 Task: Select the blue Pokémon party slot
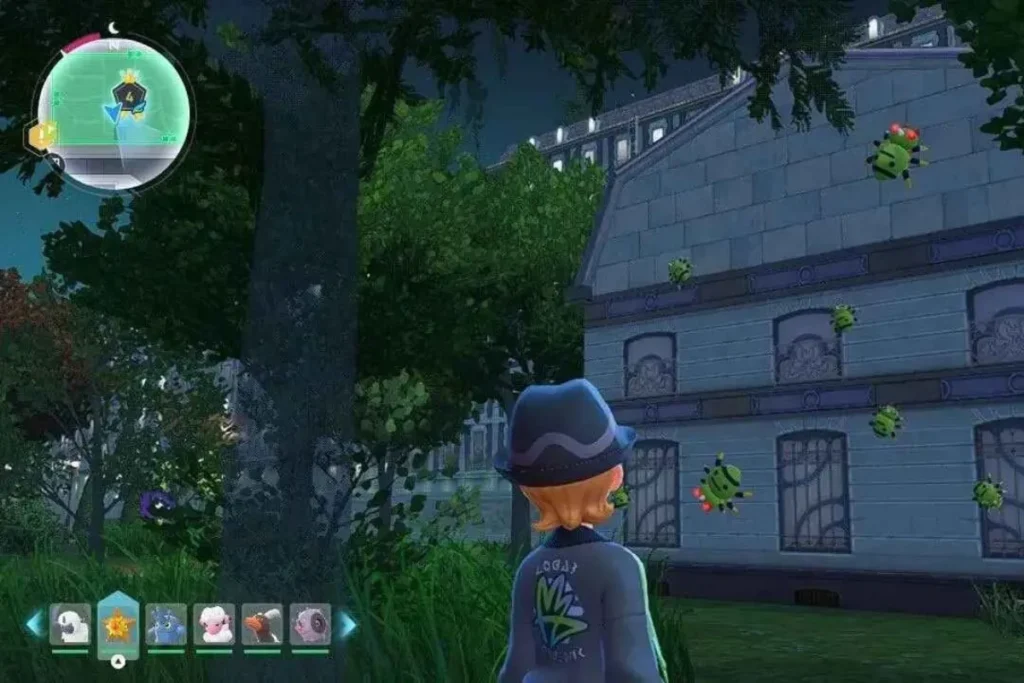(166, 624)
